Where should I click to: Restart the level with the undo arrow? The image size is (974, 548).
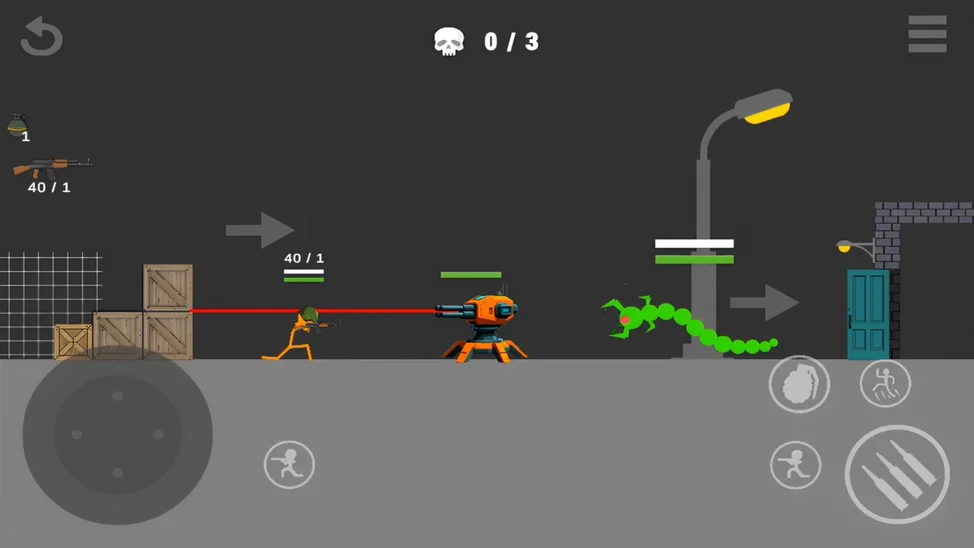41,37
